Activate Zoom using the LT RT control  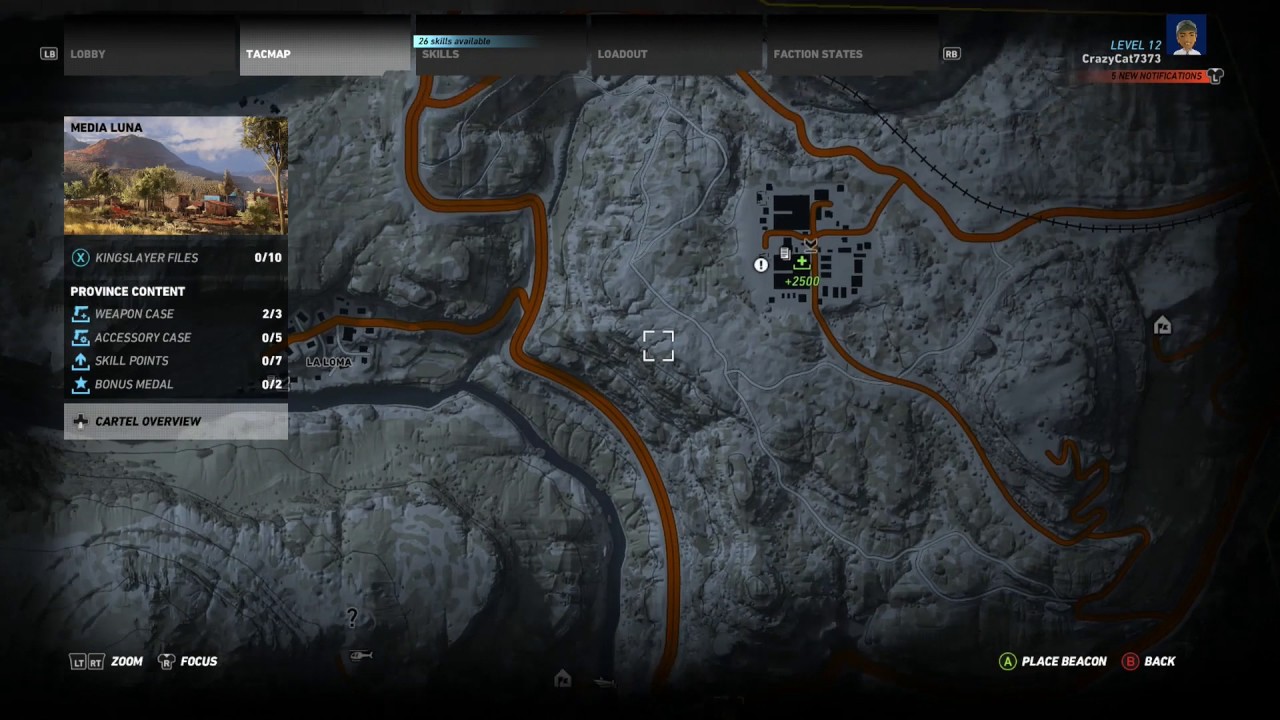click(107, 661)
